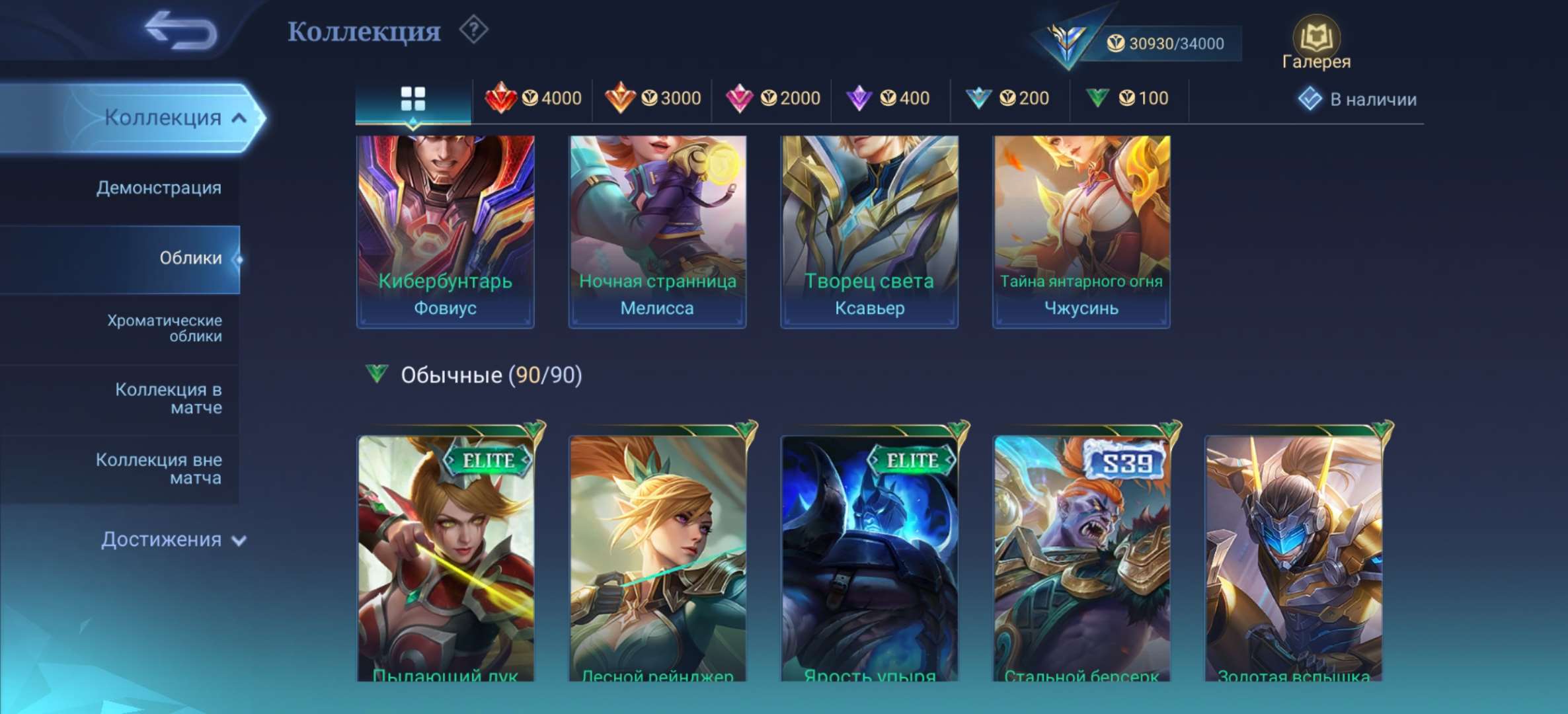The image size is (1568, 714).
Task: Click the help question mark next to Коллекция
Action: pos(474,28)
